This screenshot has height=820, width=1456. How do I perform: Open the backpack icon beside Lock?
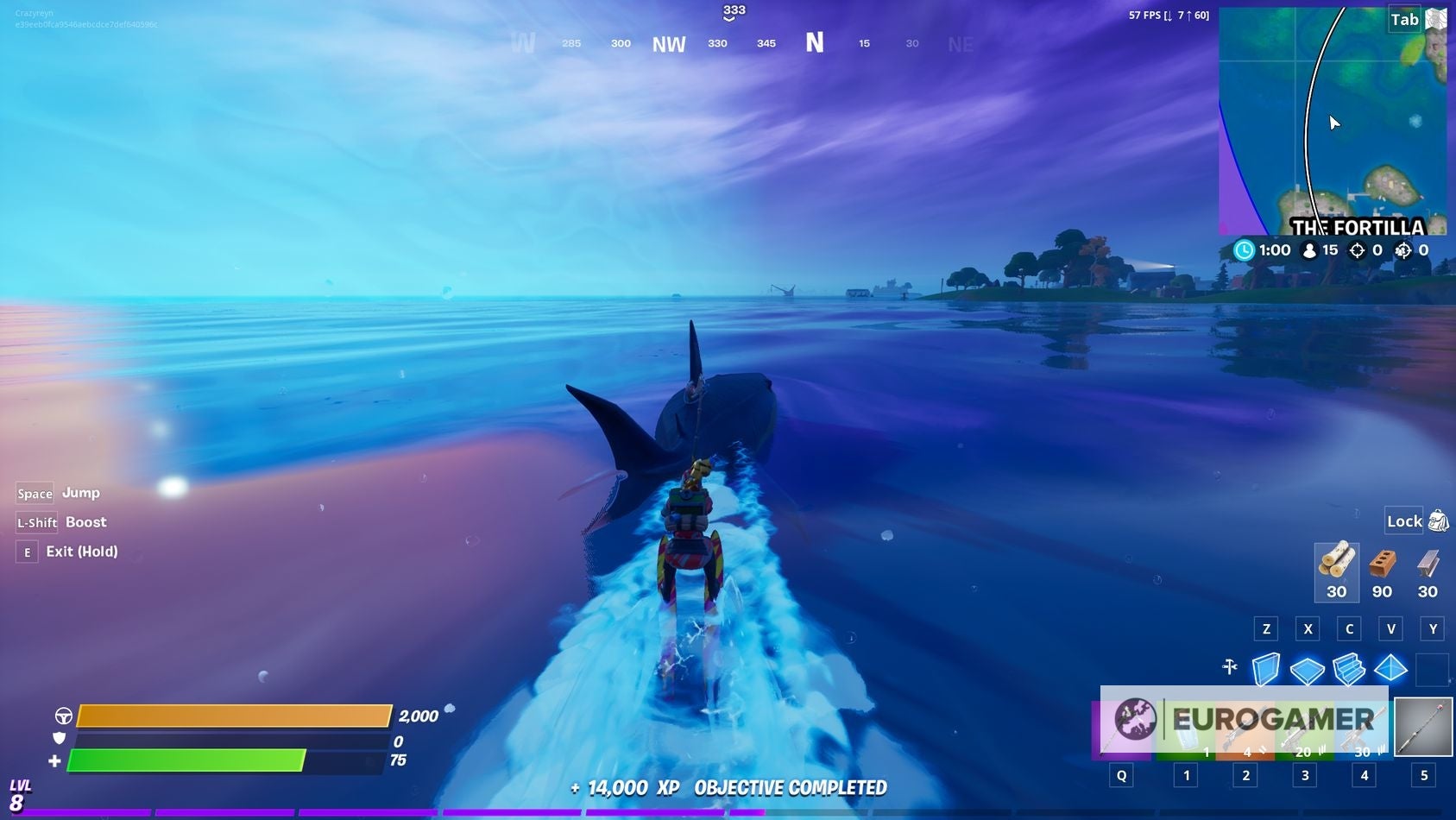tap(1437, 521)
